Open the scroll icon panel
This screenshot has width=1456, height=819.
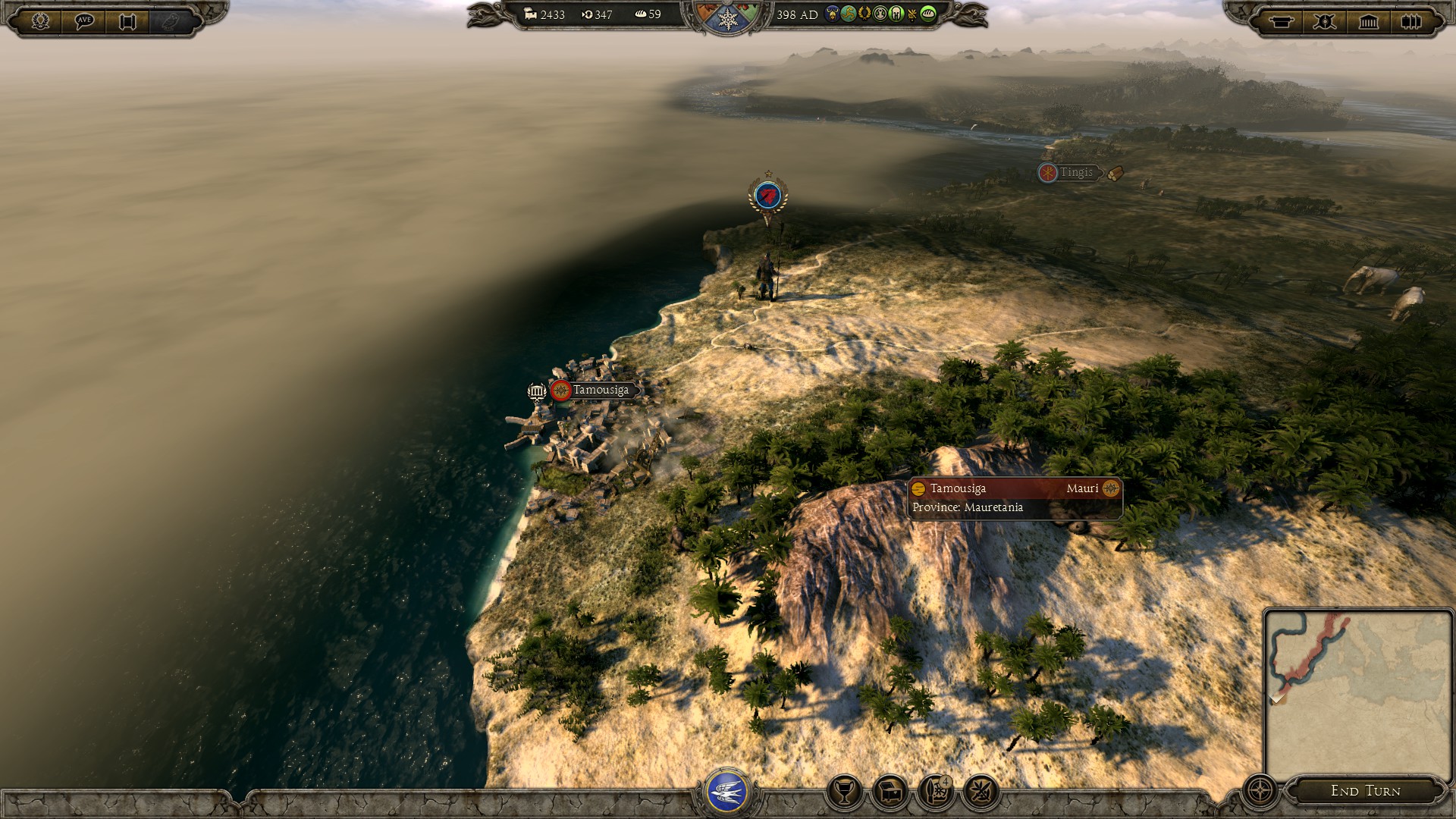click(127, 20)
